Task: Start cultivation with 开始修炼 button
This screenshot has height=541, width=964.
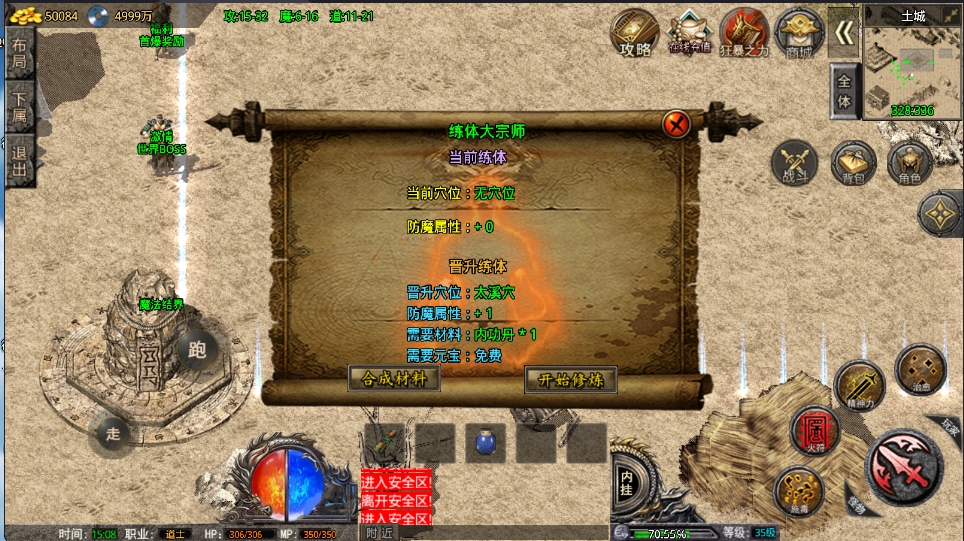Action: click(x=570, y=380)
